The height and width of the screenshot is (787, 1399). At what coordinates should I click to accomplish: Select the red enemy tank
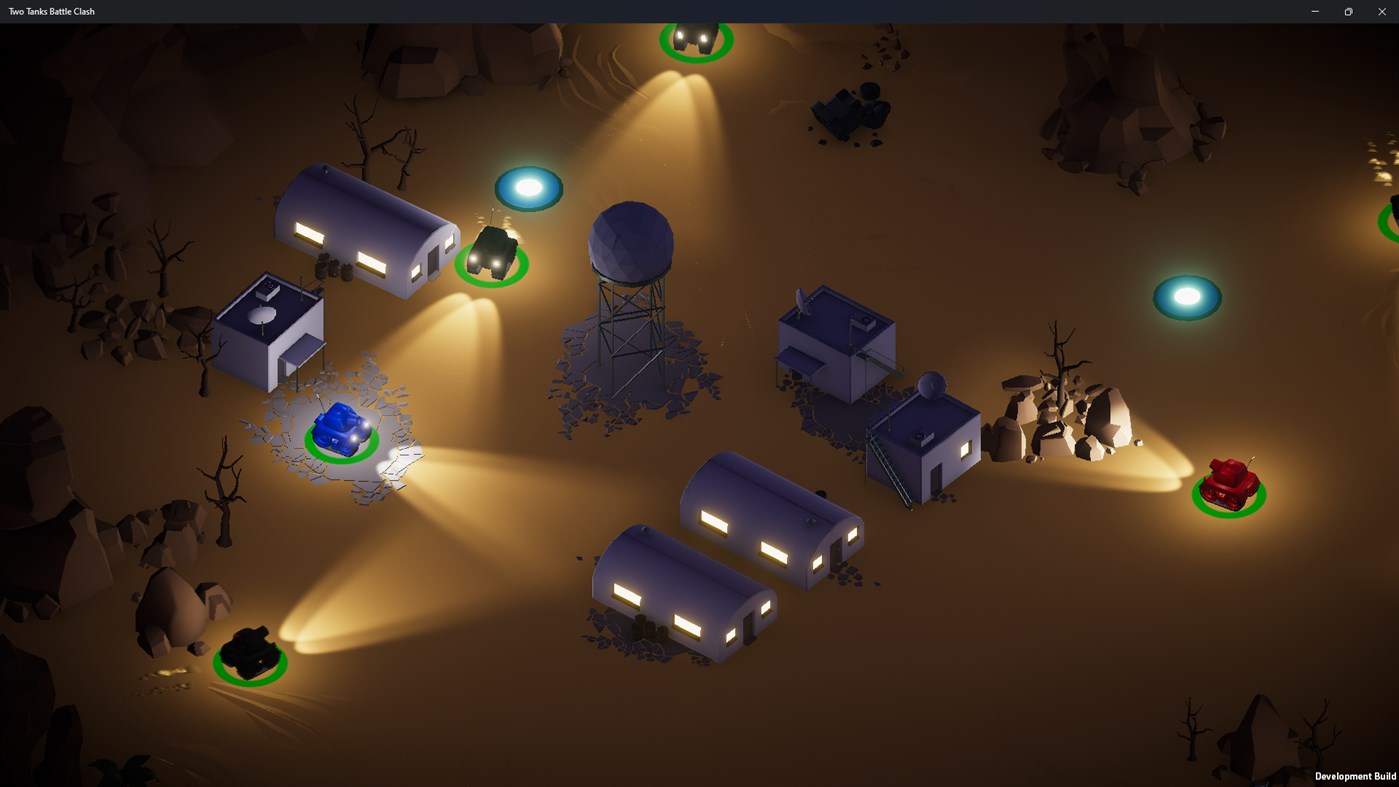pos(1228,484)
